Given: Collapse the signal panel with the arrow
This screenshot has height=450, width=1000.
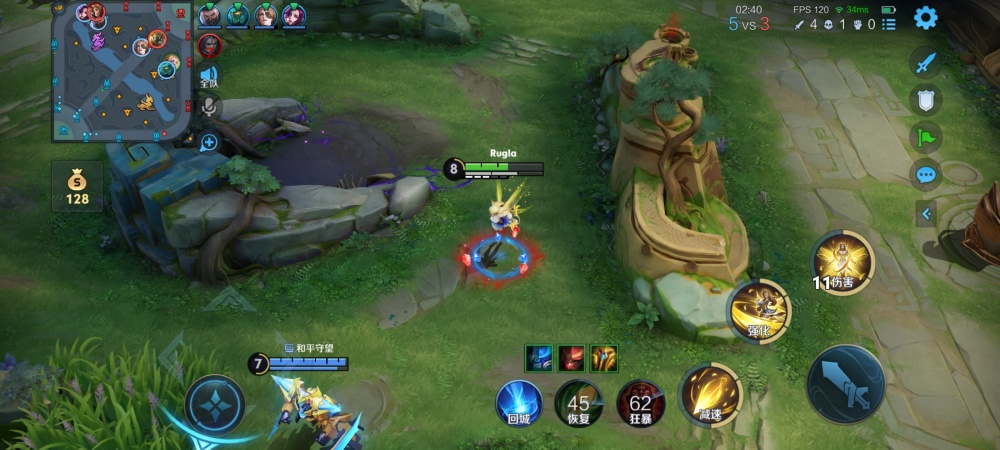Looking at the screenshot, I should point(926,213).
